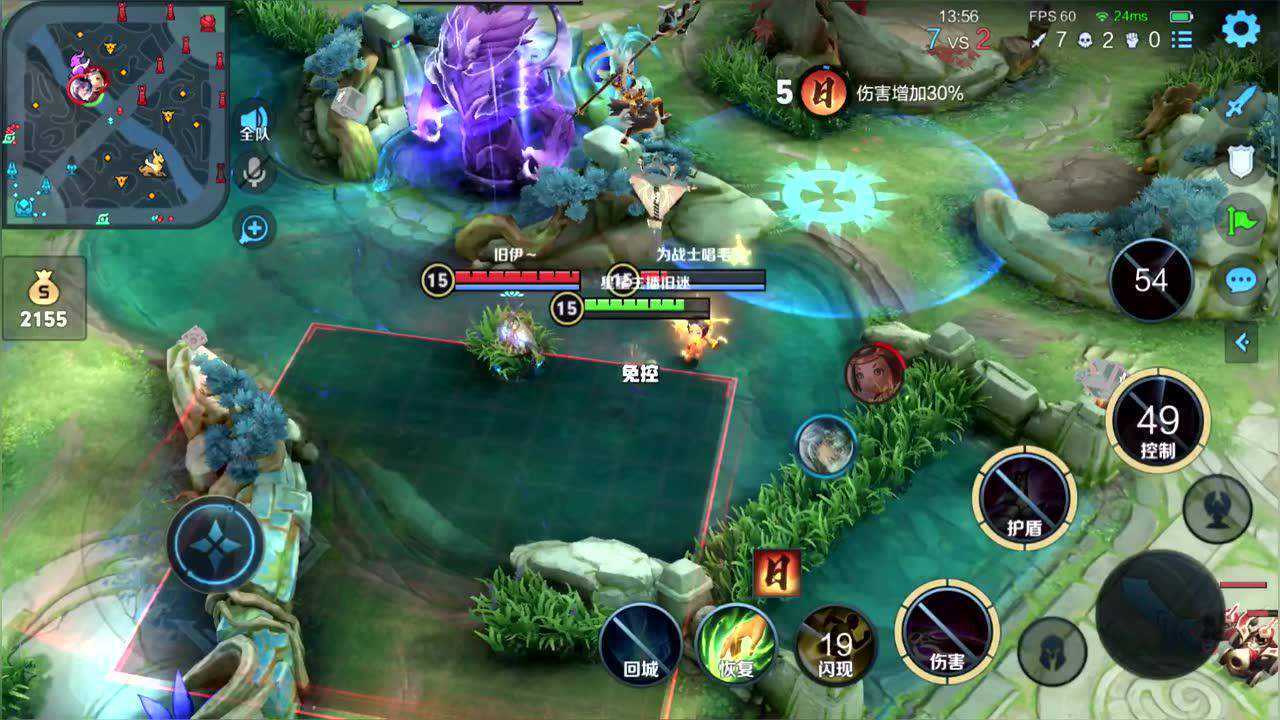Tap the large basic attack button
The image size is (1280, 720).
[x=1160, y=614]
